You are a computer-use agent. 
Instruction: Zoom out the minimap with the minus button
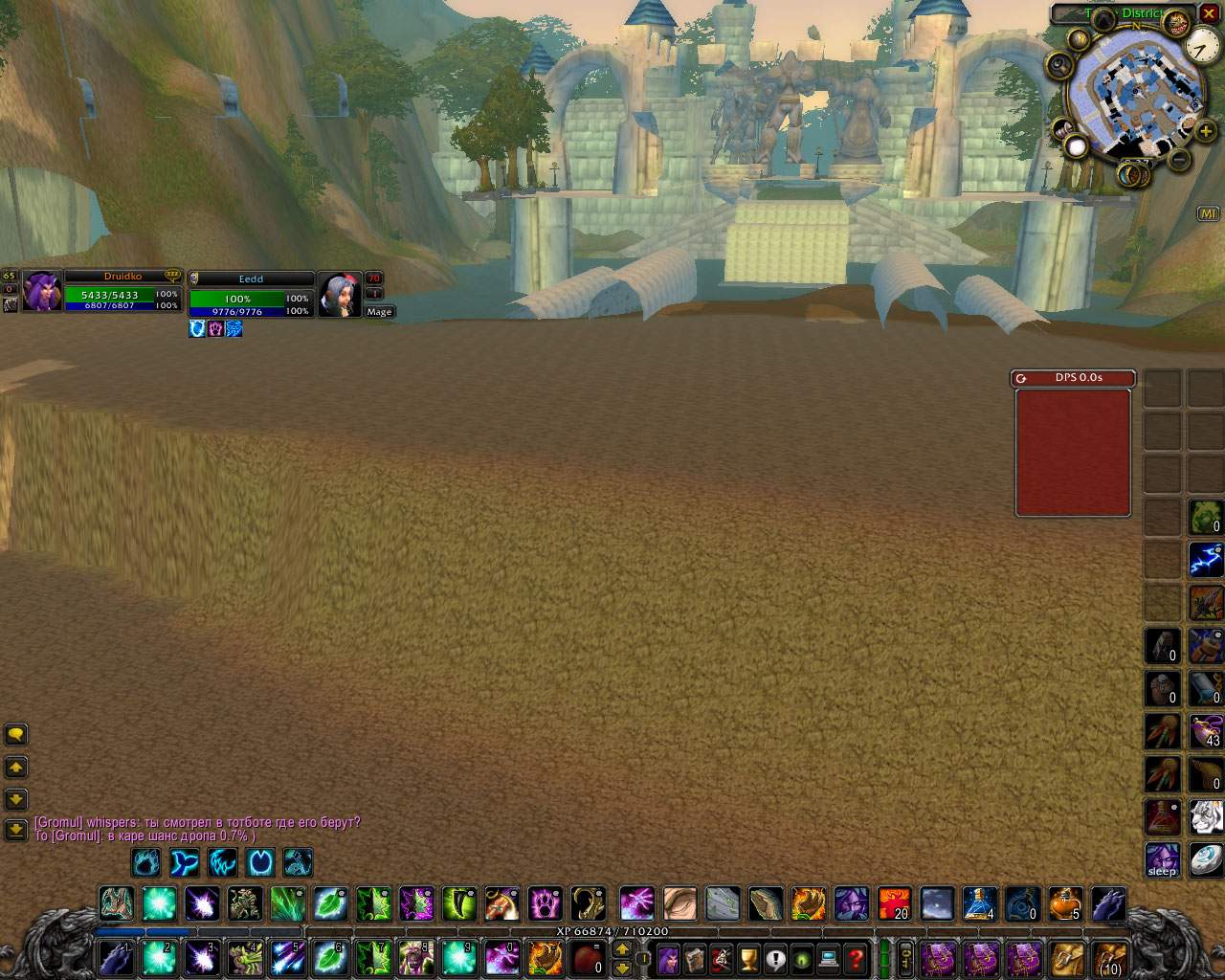(1180, 159)
